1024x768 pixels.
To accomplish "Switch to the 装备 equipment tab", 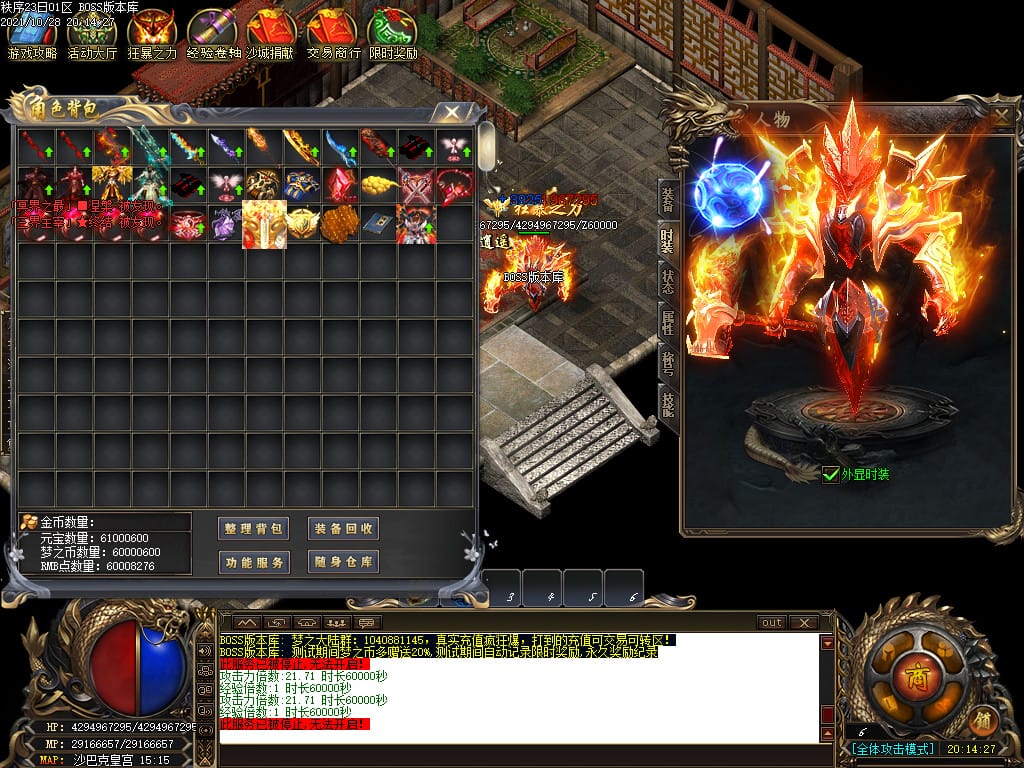I will (x=667, y=200).
